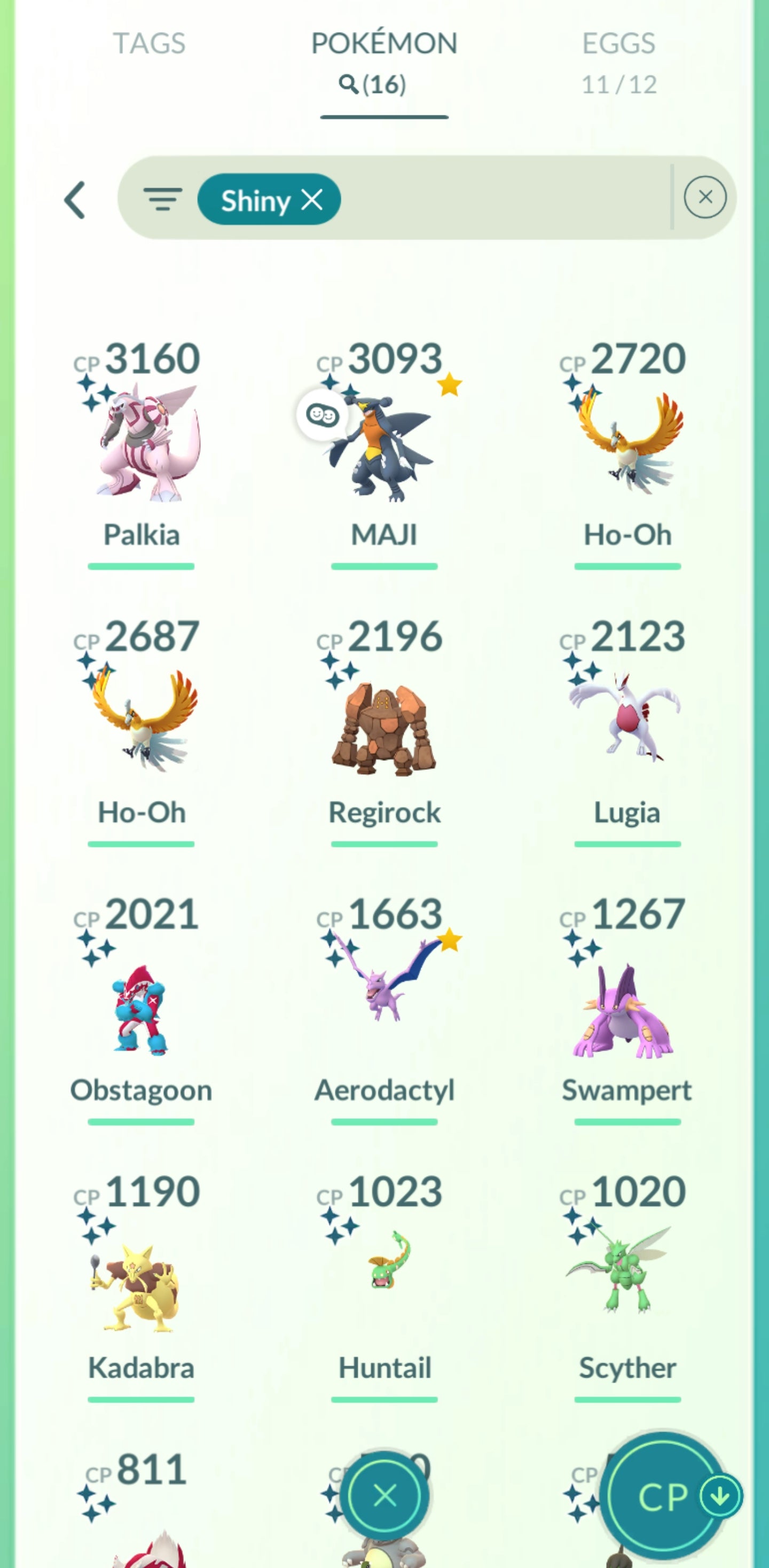Go back with the left arrow
Viewport: 769px width, 1568px height.
(75, 200)
